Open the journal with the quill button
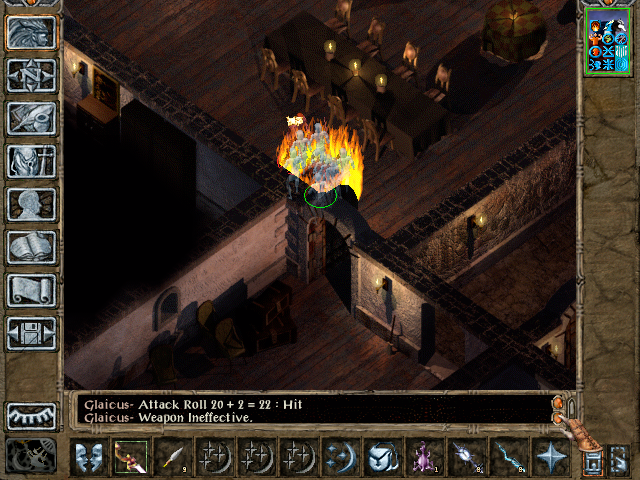The height and width of the screenshot is (480, 640). [31, 118]
